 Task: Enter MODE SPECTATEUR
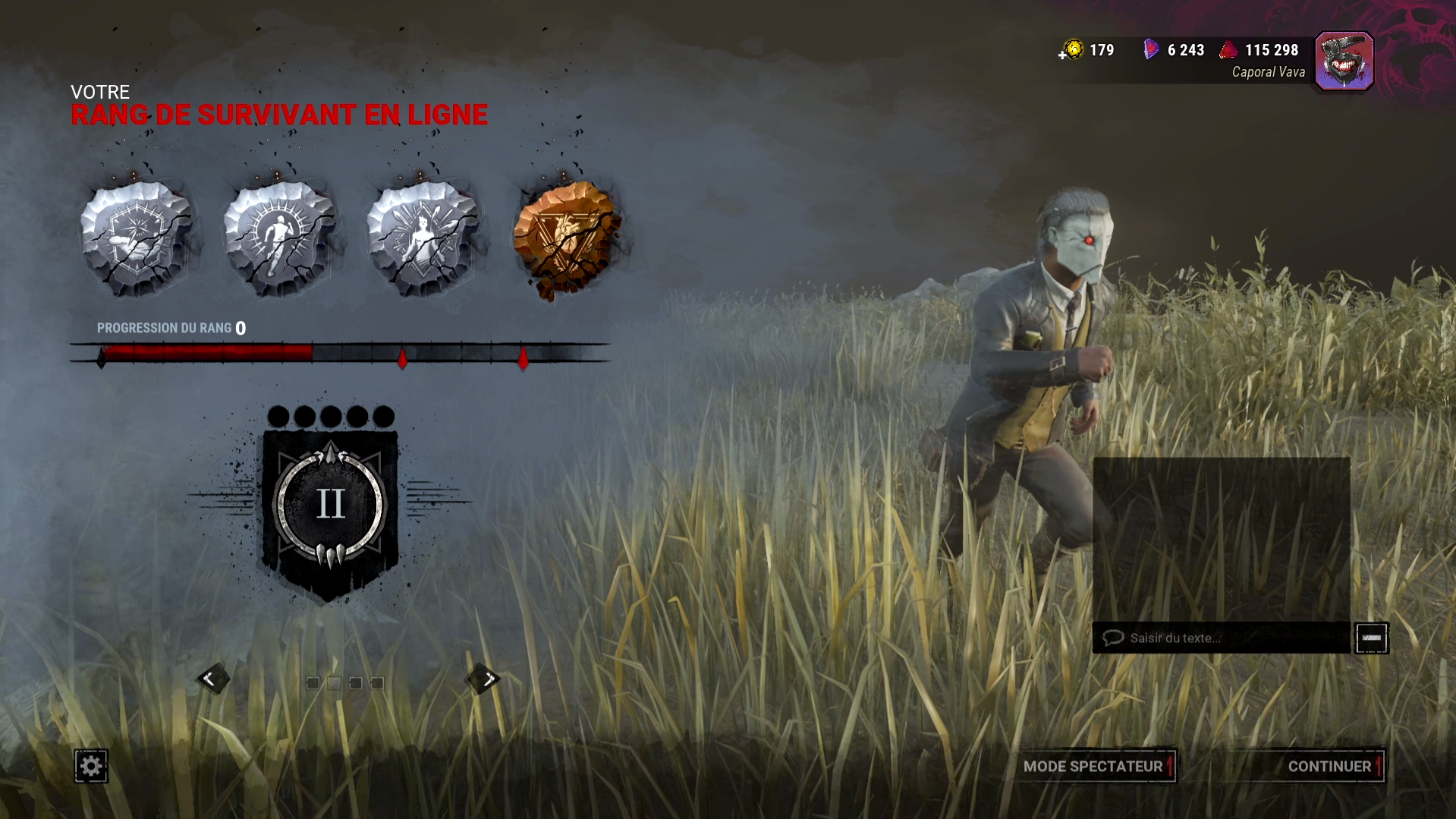pos(1093,766)
